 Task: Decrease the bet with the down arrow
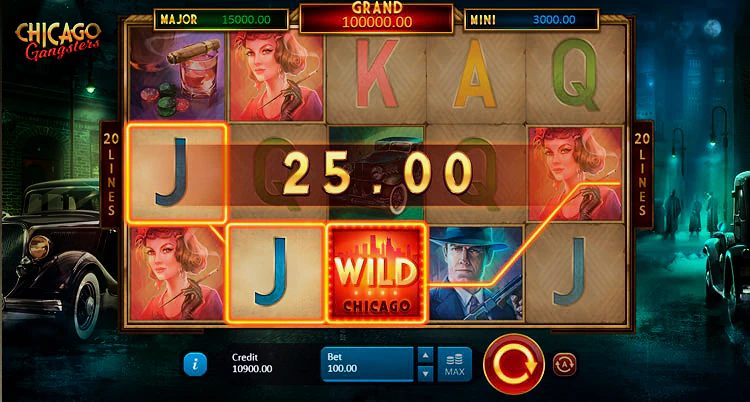tap(425, 373)
